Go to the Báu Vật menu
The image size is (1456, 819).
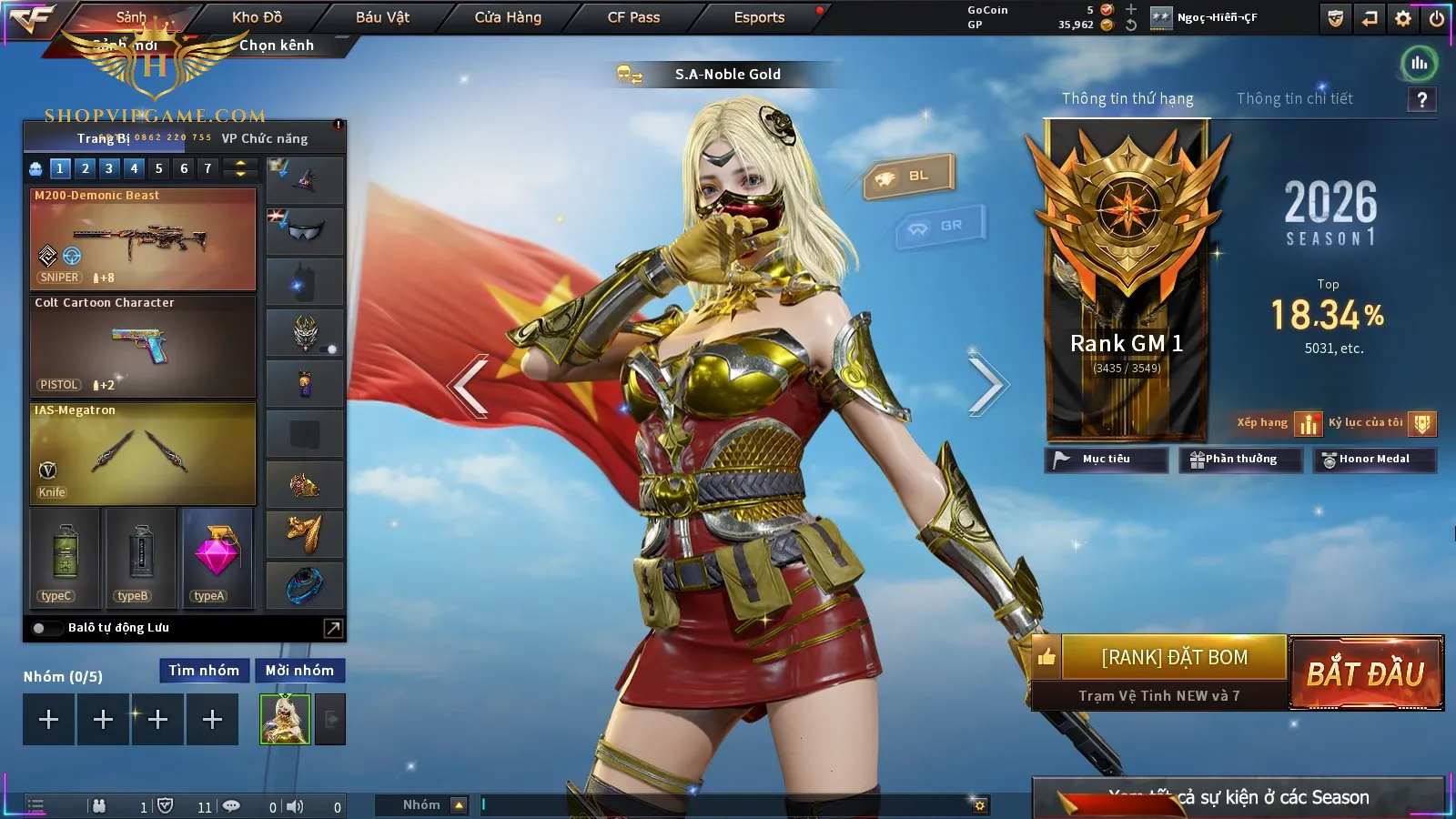(382, 17)
